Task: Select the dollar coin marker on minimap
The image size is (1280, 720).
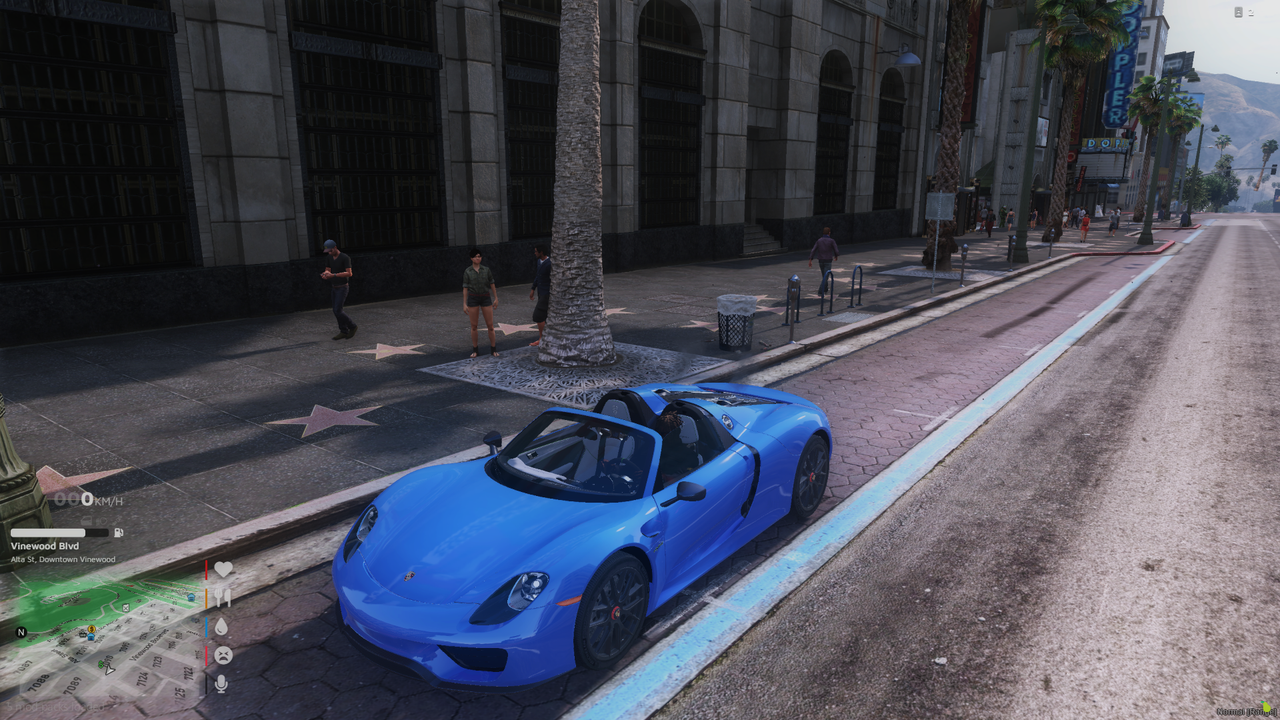Action: coord(91,629)
